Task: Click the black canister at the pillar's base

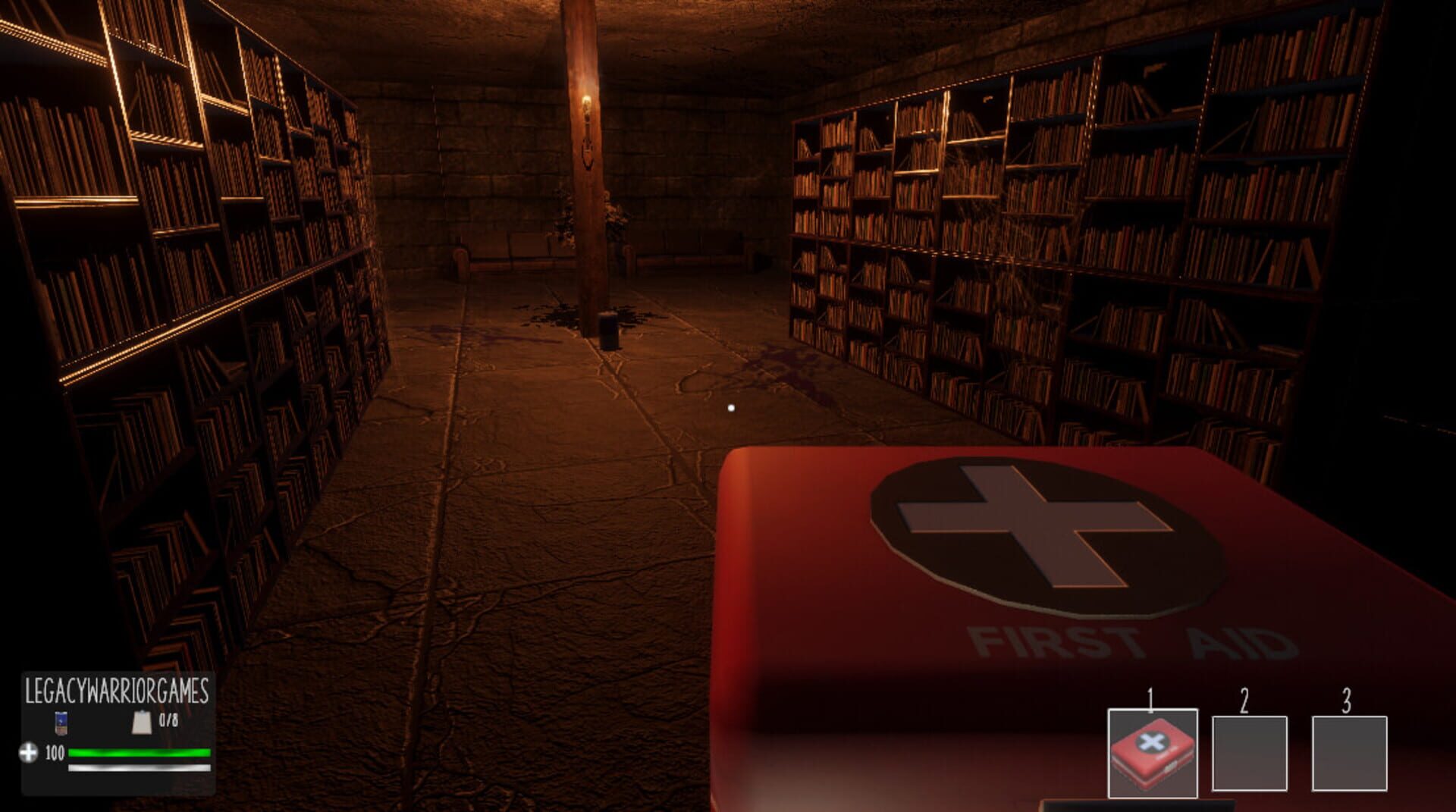Action: tap(610, 332)
